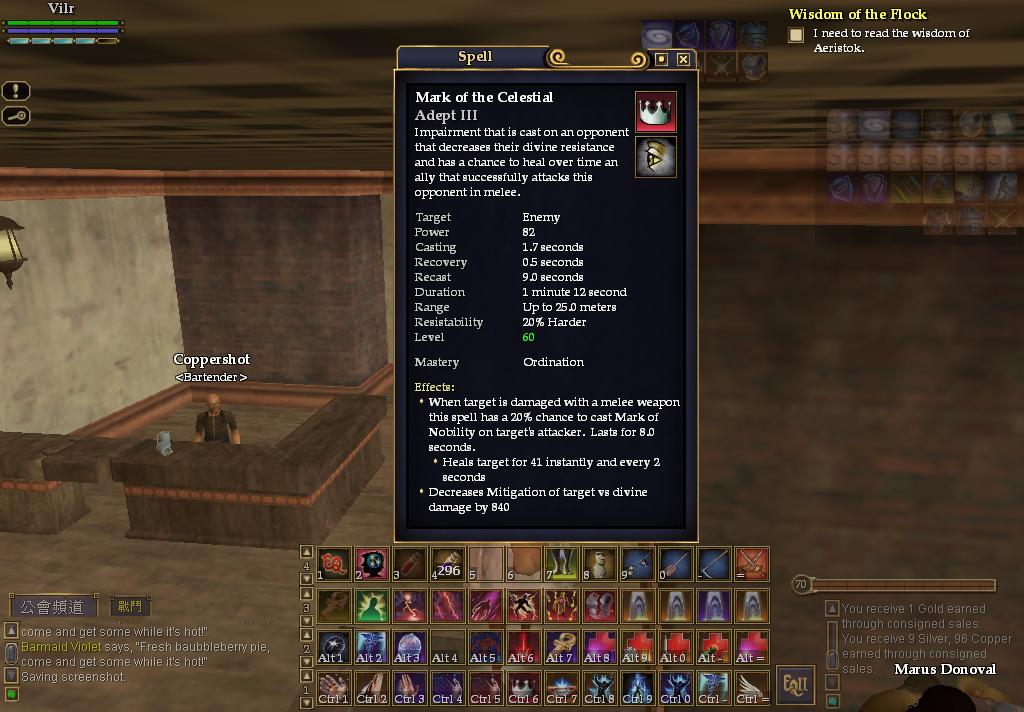Click the red crown spell icon in the Spell window

point(656,112)
